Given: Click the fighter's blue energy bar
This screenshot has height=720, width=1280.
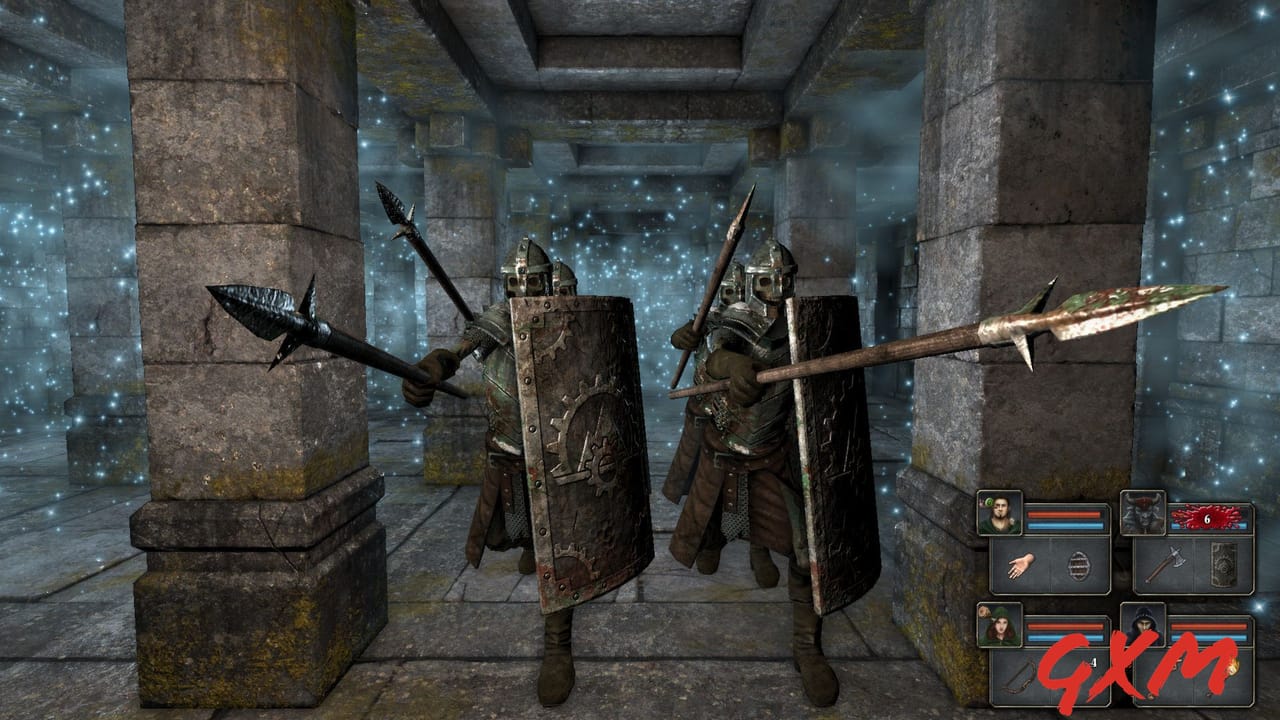Looking at the screenshot, I should (x=1065, y=526).
